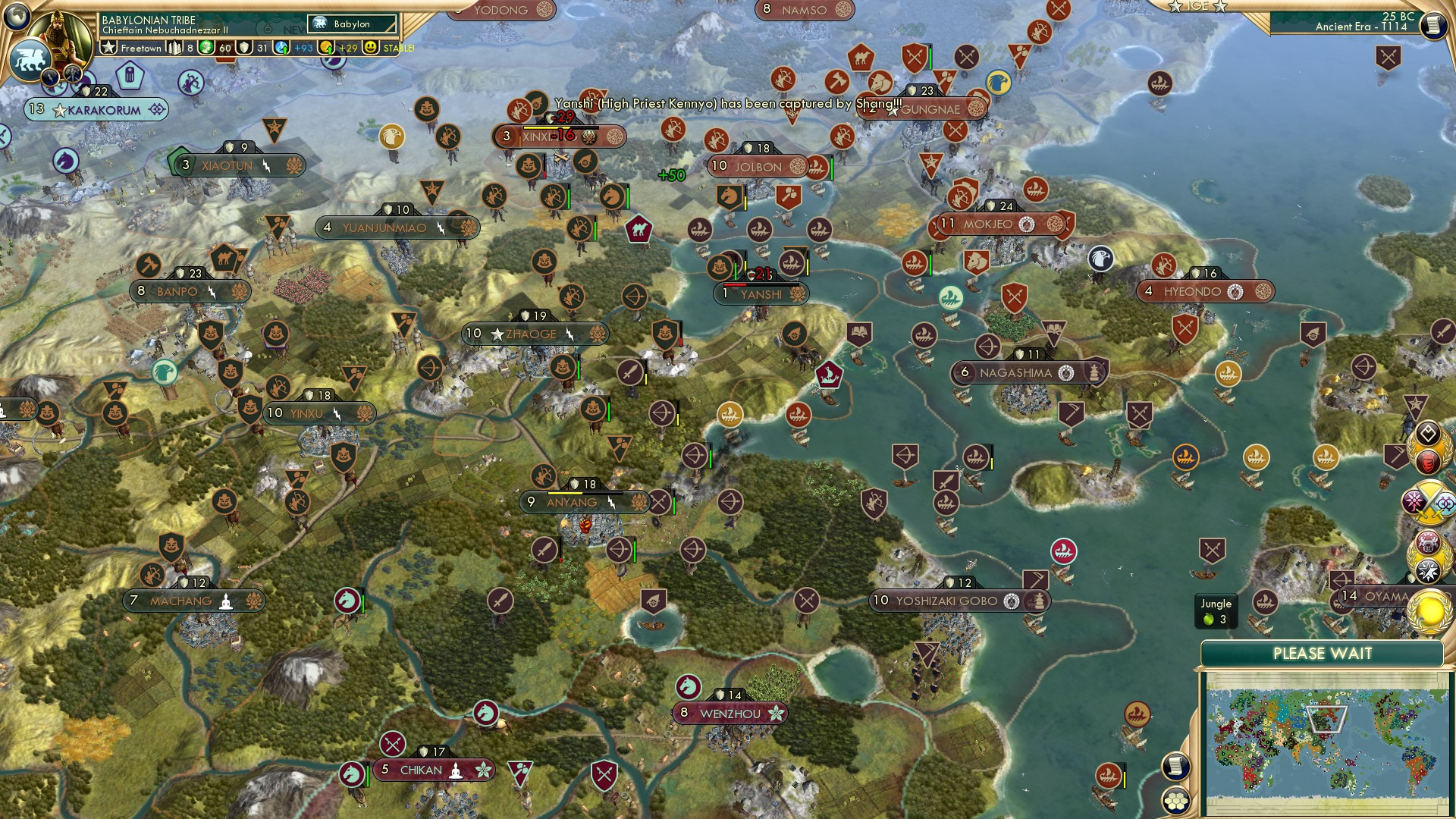The width and height of the screenshot is (1456, 819).
Task: Select the Karakorum city-state banner
Action: (x=95, y=110)
